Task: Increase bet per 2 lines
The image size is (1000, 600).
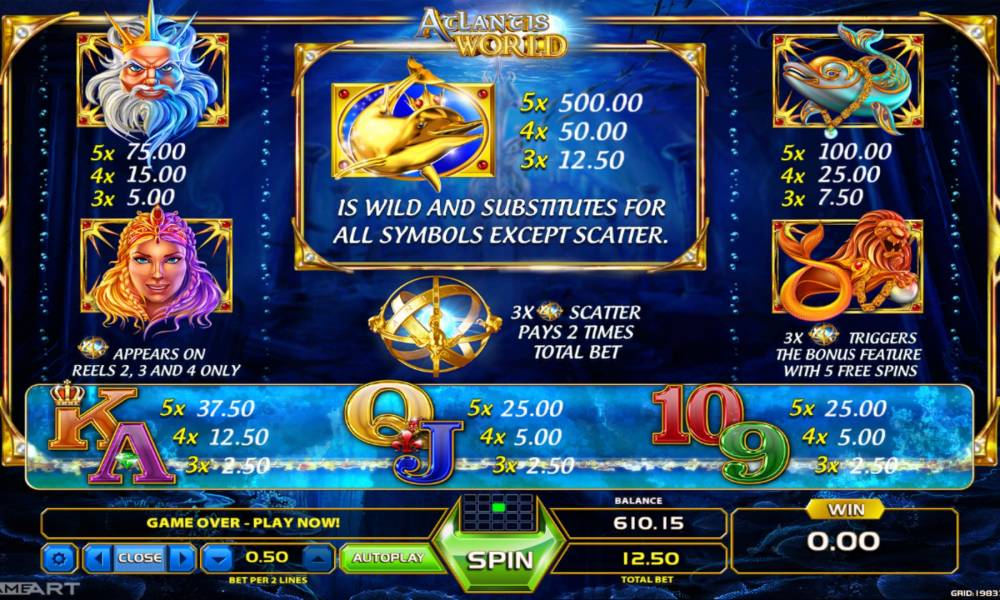Action: click(317, 558)
